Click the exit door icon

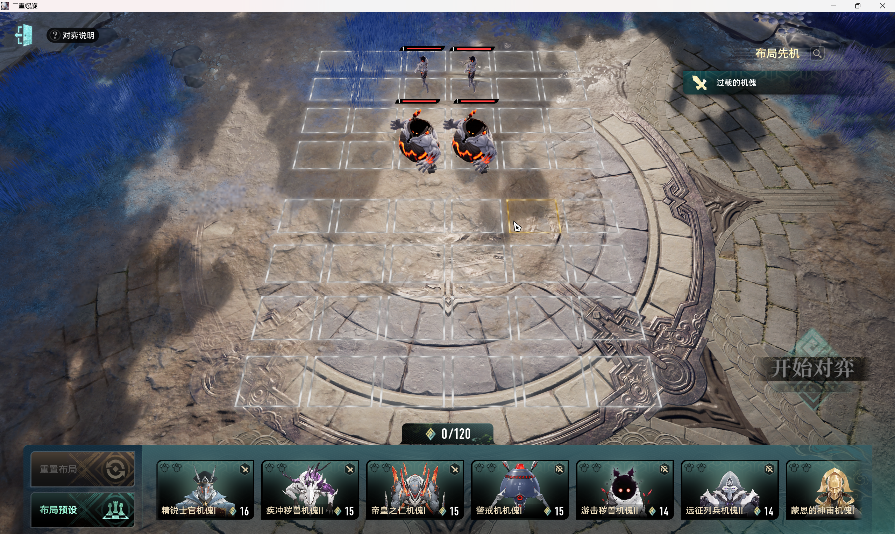pyautogui.click(x=25, y=35)
